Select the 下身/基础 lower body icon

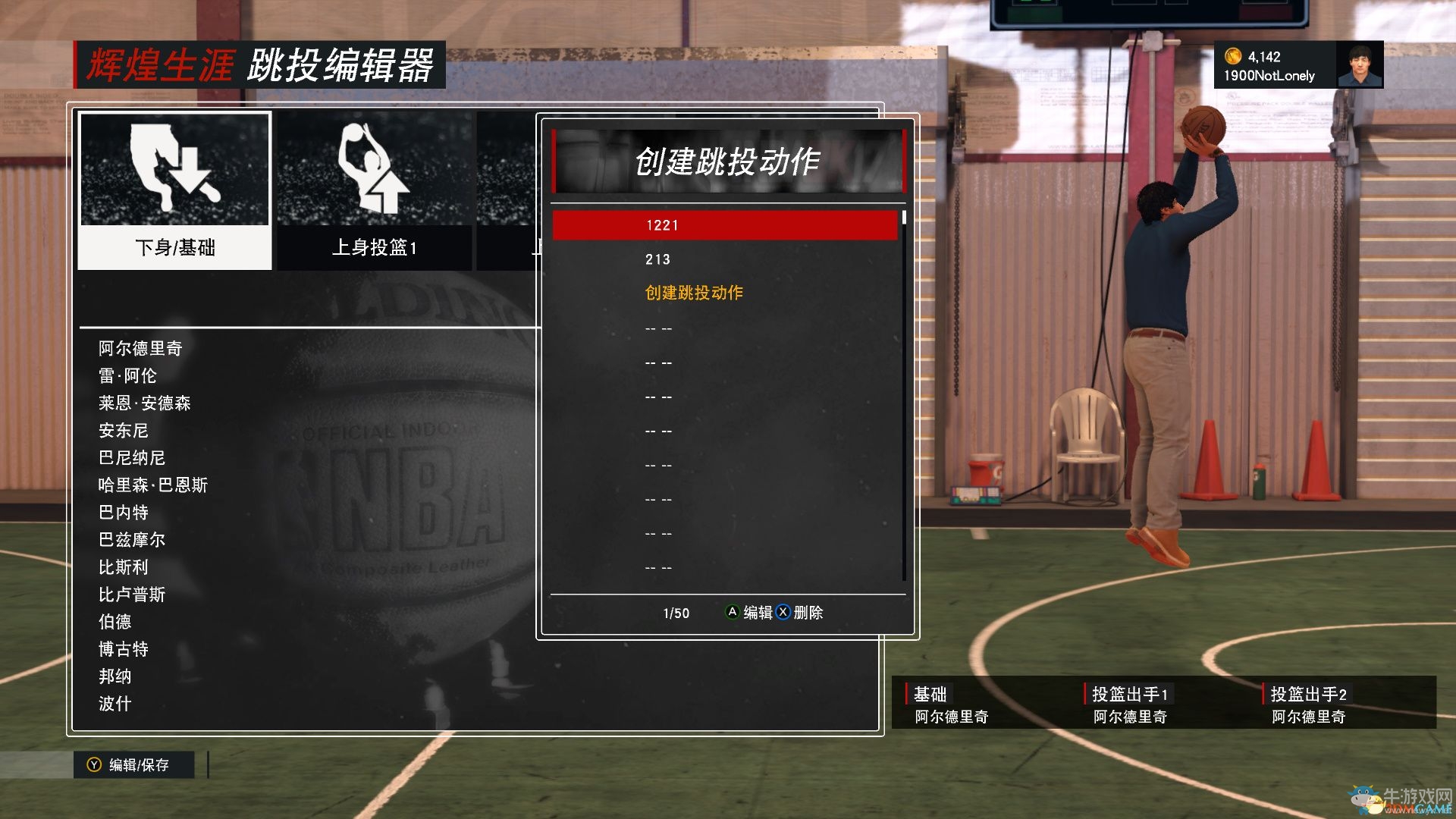coord(174,171)
